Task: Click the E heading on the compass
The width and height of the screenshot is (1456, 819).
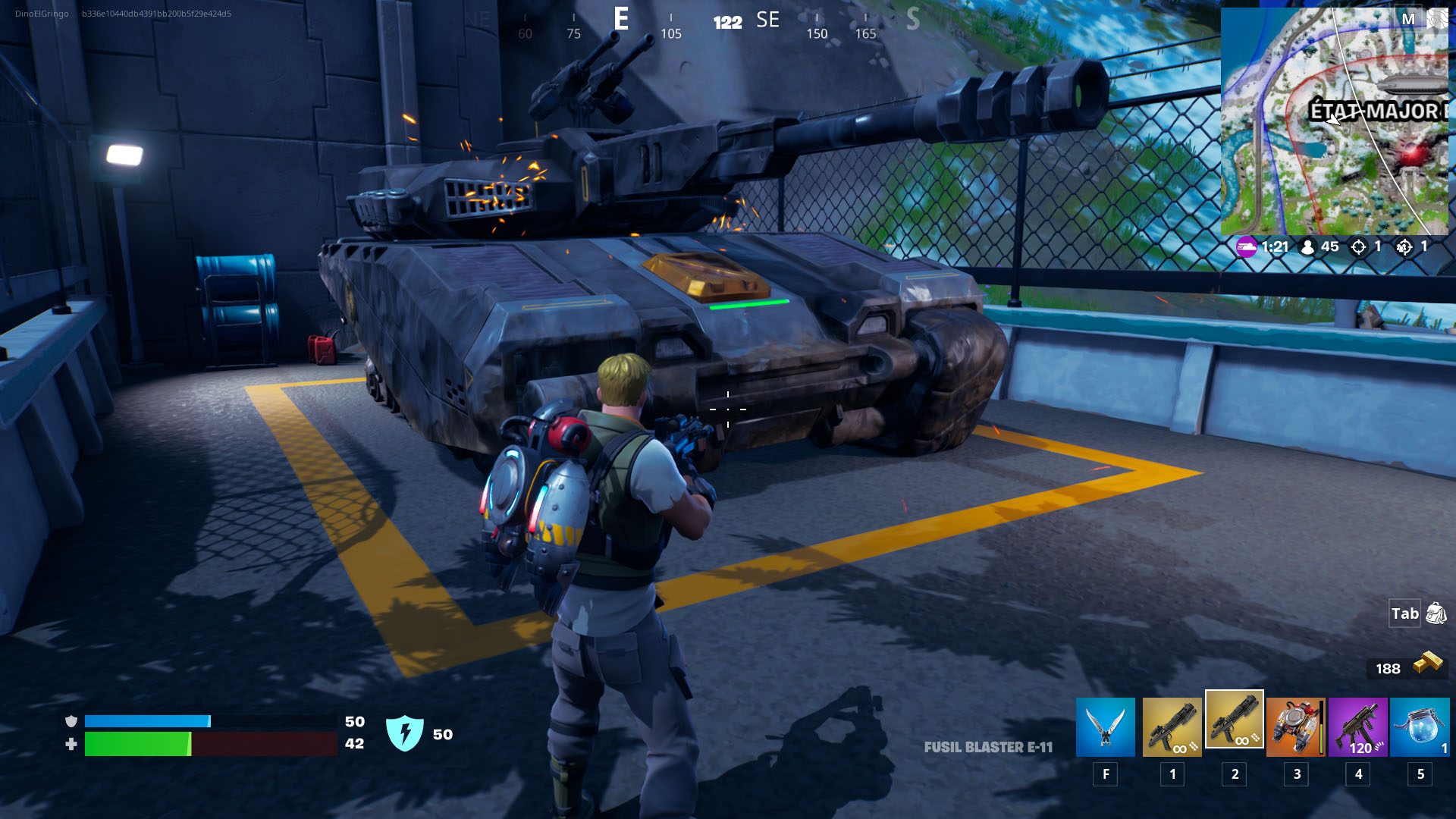Action: (x=622, y=20)
